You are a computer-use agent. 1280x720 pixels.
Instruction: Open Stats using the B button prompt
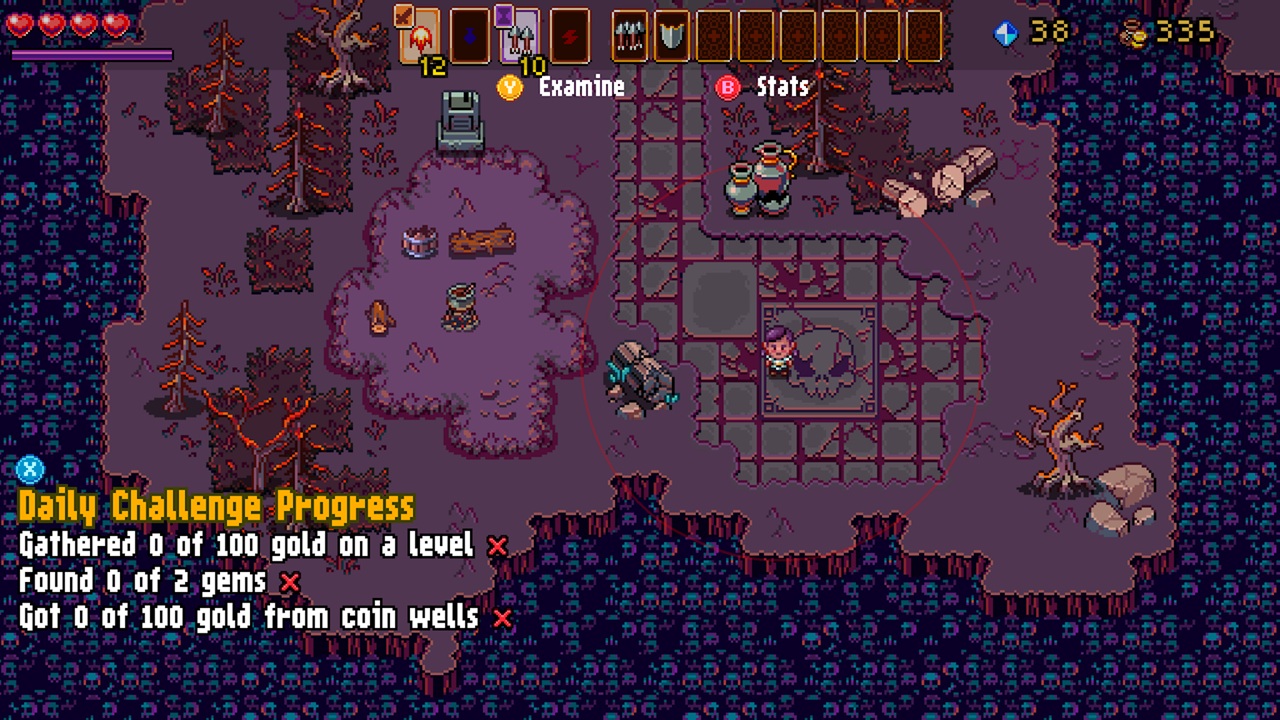tap(728, 88)
